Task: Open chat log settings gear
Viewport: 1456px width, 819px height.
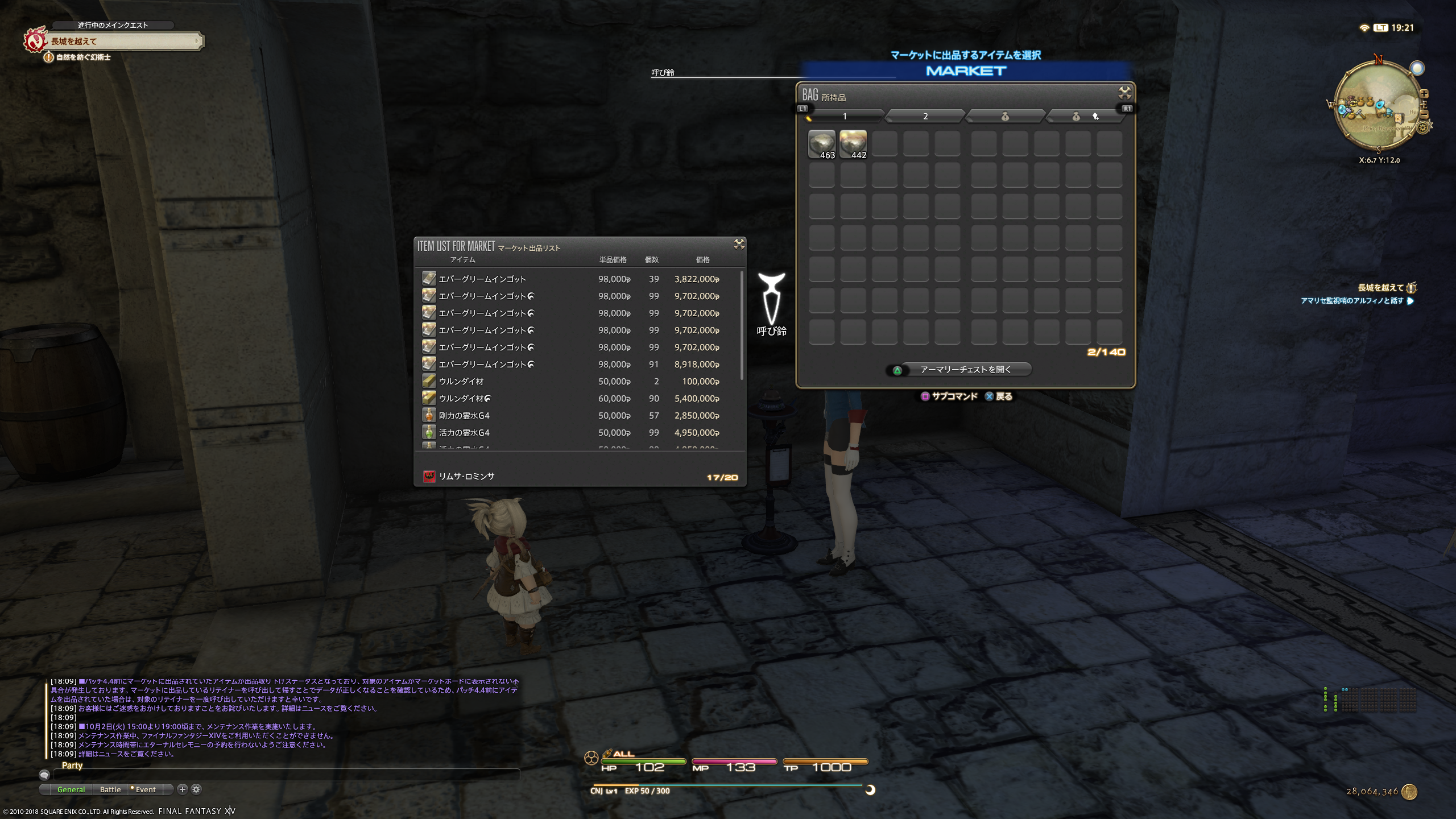Action: pos(196,789)
